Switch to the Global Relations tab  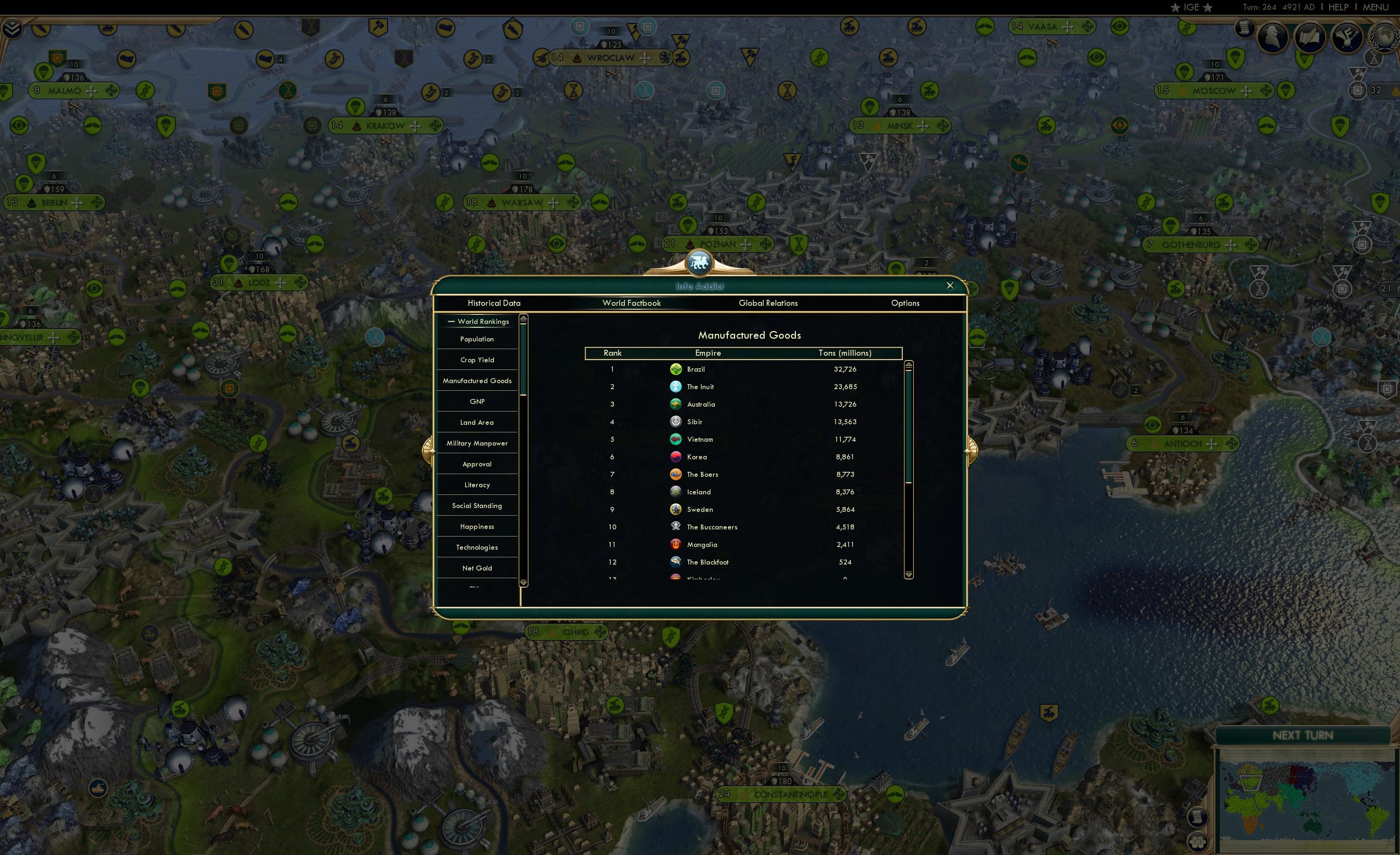click(768, 303)
